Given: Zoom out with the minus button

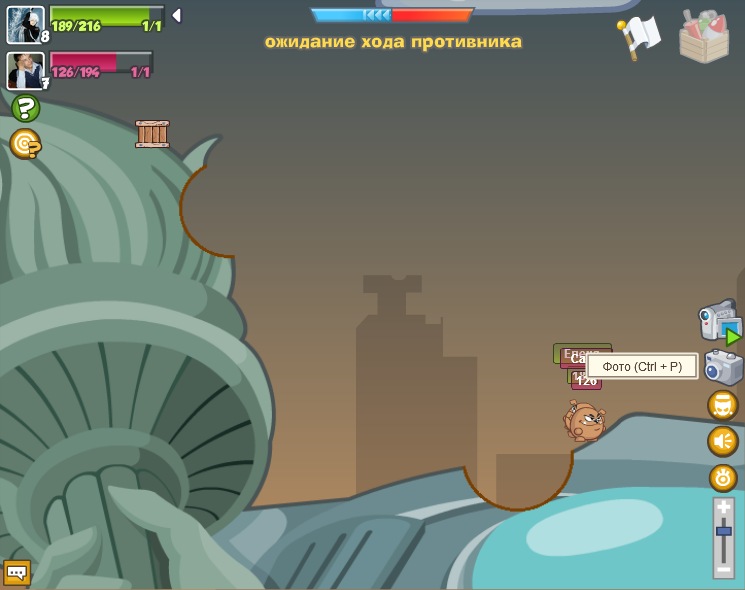Looking at the screenshot, I should (723, 568).
